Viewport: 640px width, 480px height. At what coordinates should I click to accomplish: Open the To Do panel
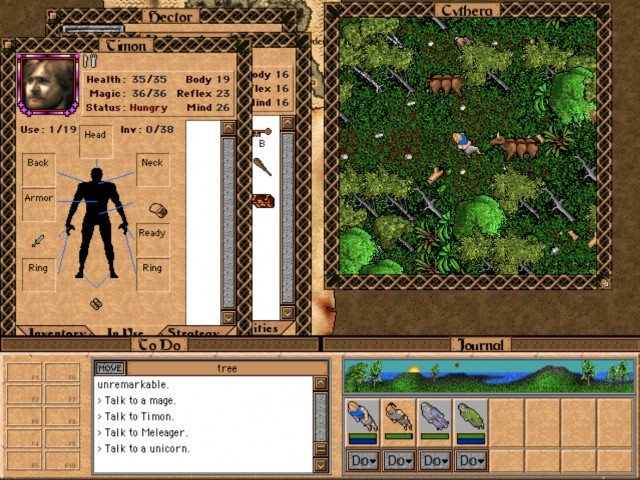(160, 345)
